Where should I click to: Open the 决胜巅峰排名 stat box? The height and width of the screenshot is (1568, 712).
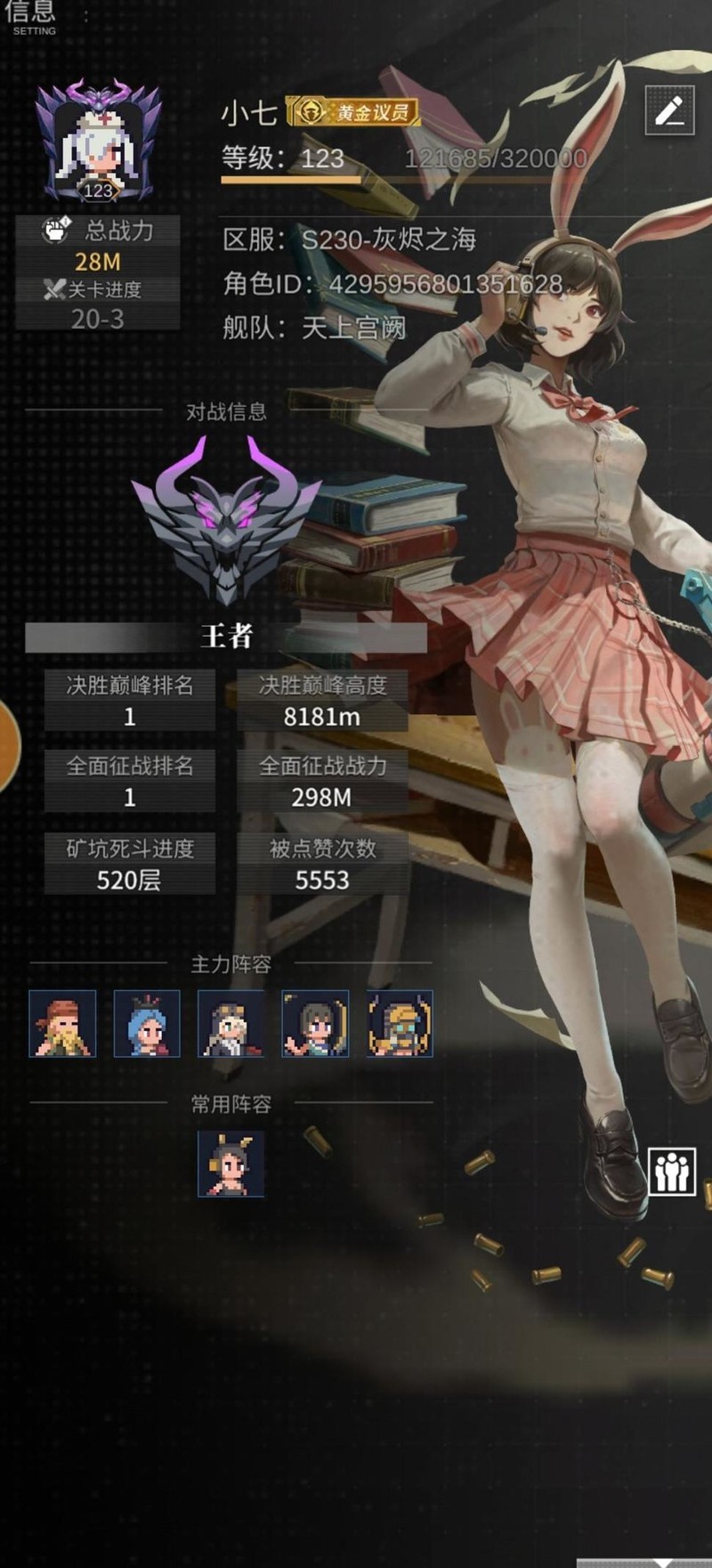[130, 701]
